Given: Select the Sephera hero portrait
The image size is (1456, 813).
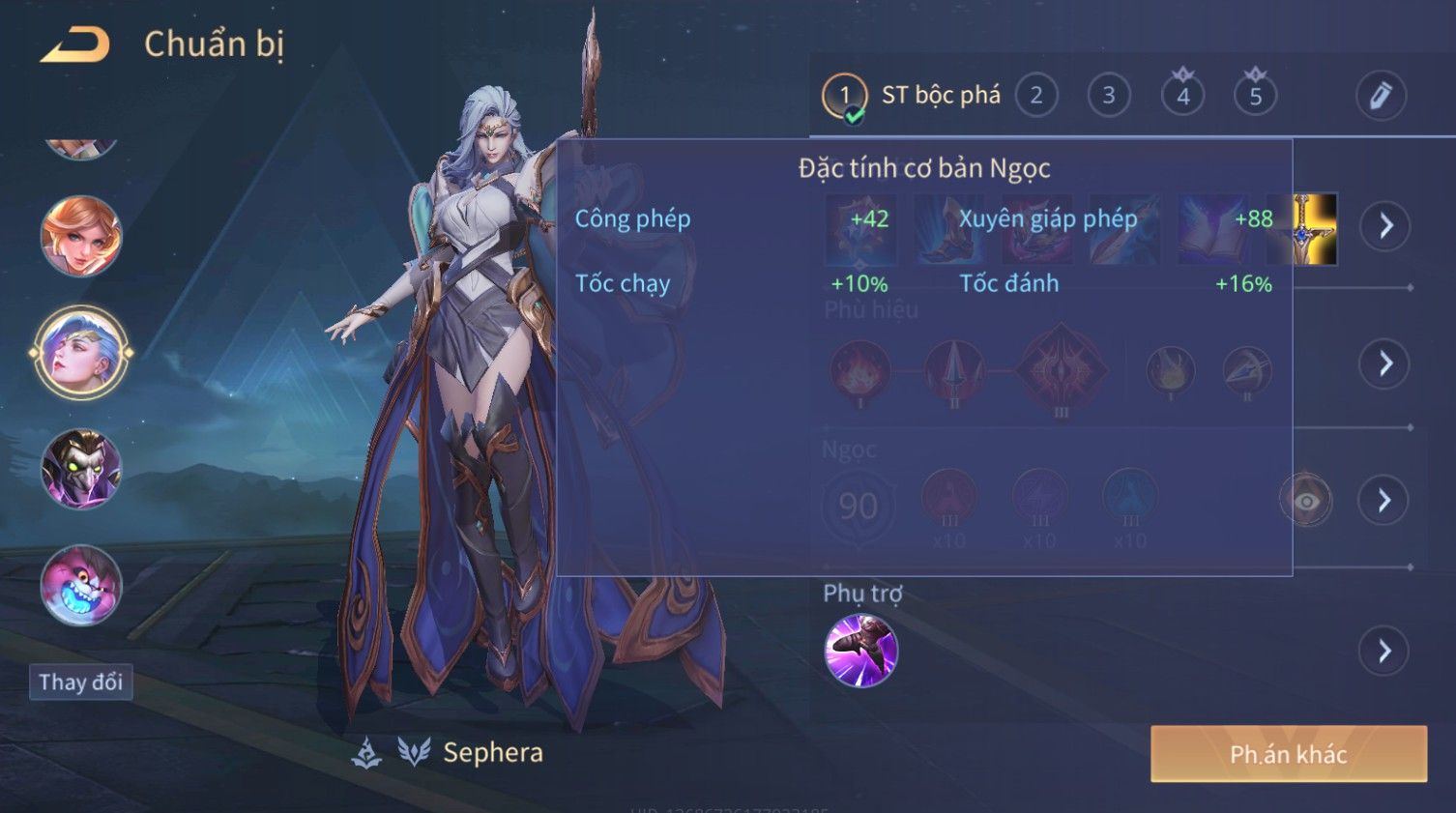Looking at the screenshot, I should [x=81, y=353].
